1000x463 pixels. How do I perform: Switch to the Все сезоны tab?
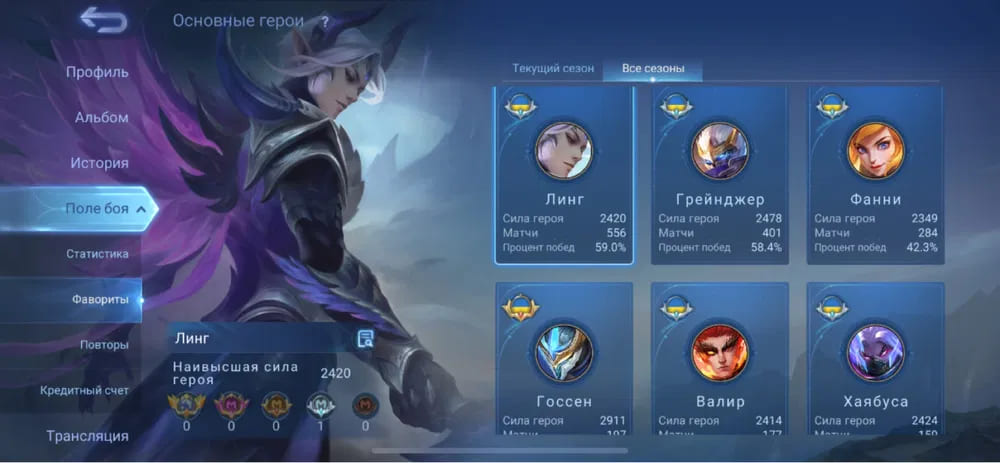pos(653,69)
